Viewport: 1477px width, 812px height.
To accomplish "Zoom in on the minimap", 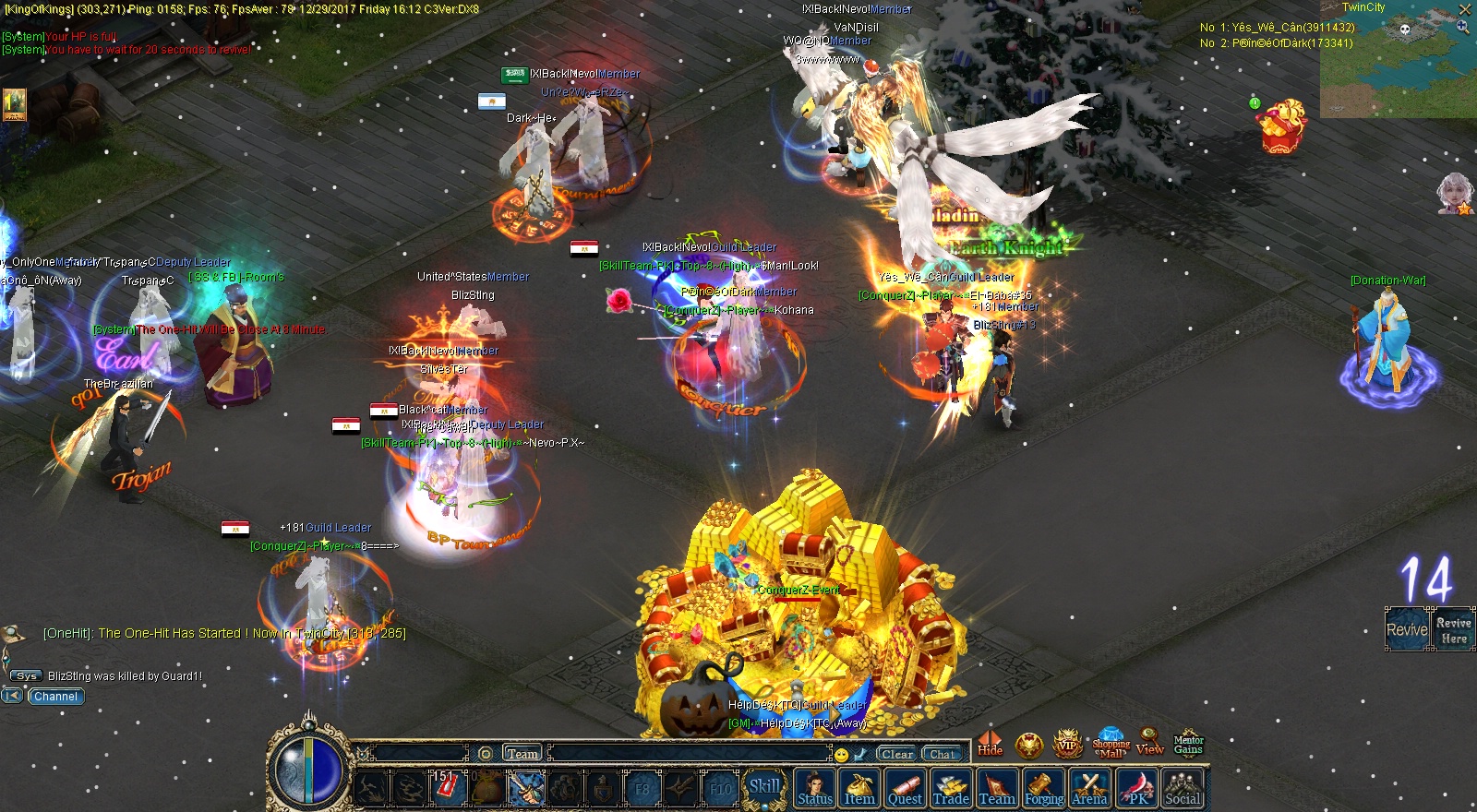I will coord(1462,28).
